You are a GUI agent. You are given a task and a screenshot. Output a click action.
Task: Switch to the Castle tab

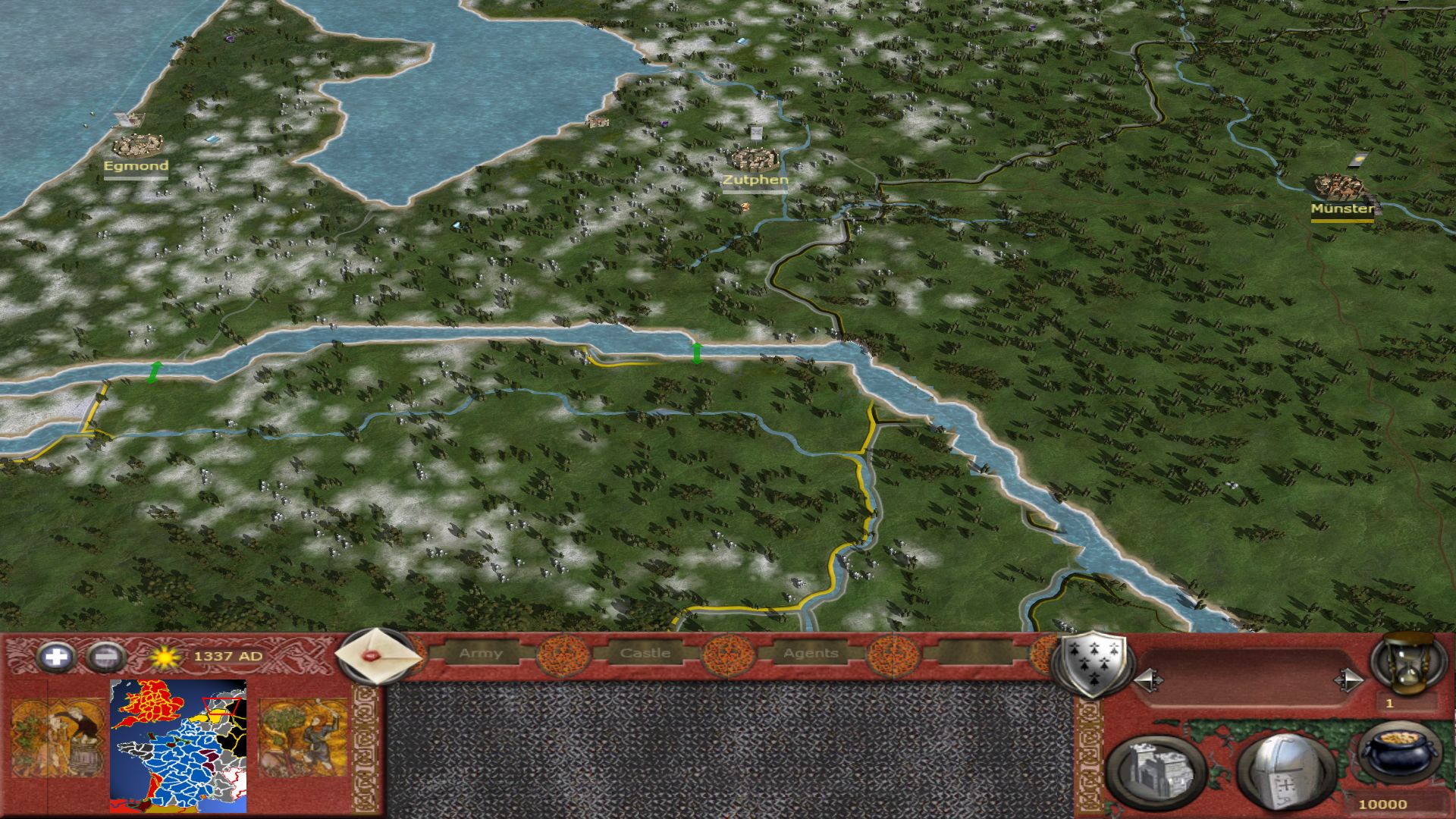click(645, 653)
